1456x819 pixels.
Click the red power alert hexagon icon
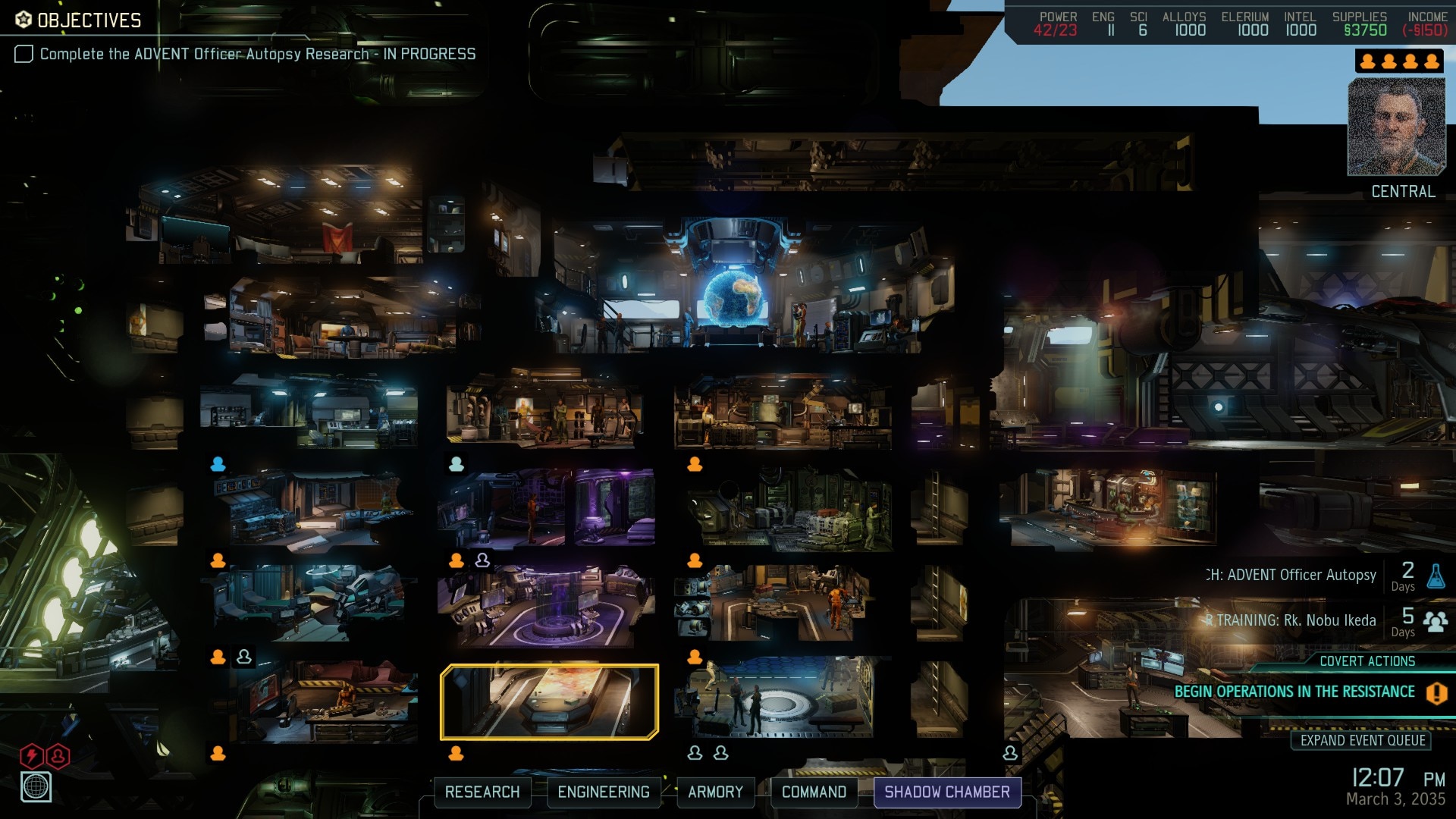coord(31,755)
